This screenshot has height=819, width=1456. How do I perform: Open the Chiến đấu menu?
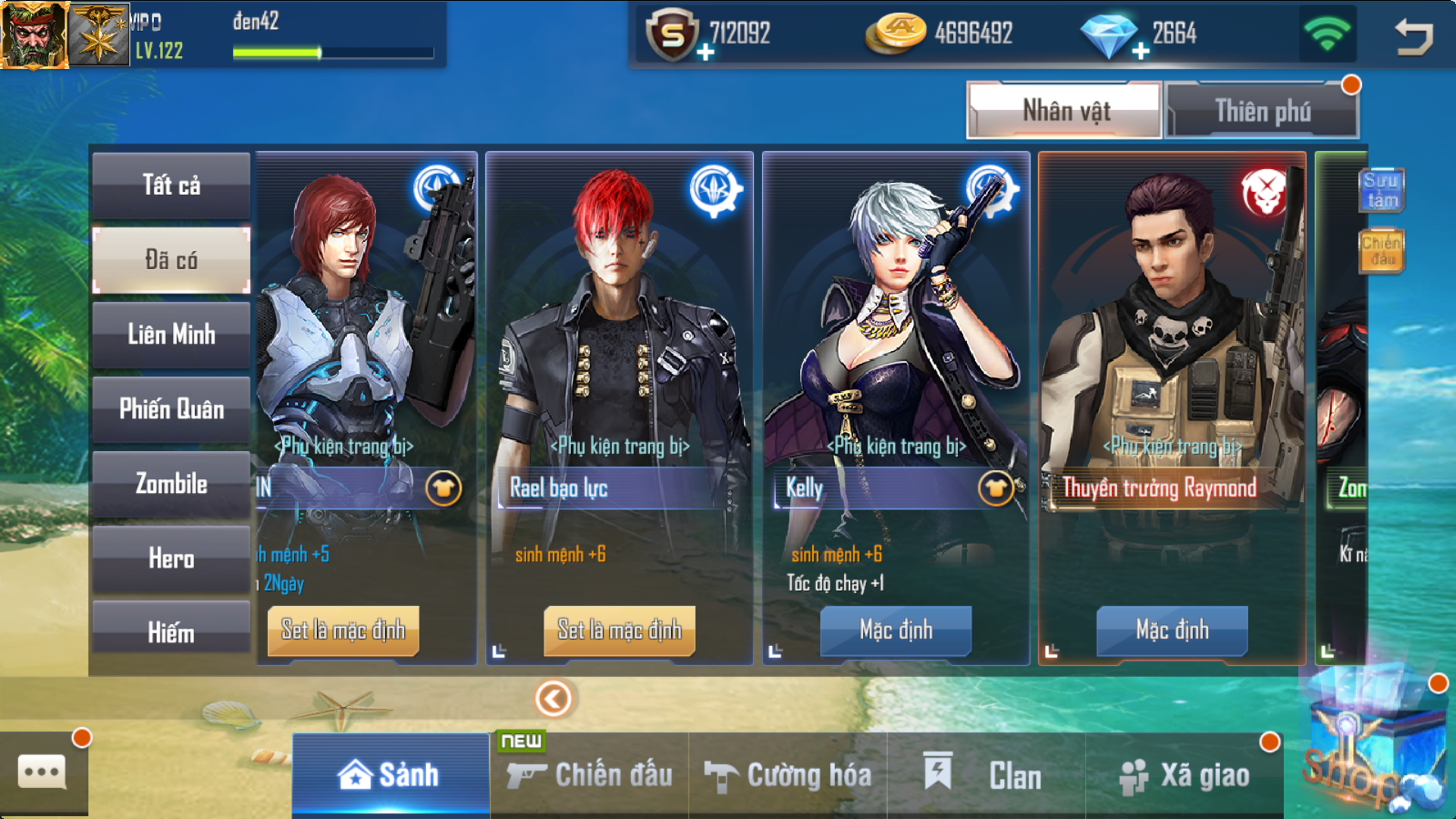(x=590, y=775)
